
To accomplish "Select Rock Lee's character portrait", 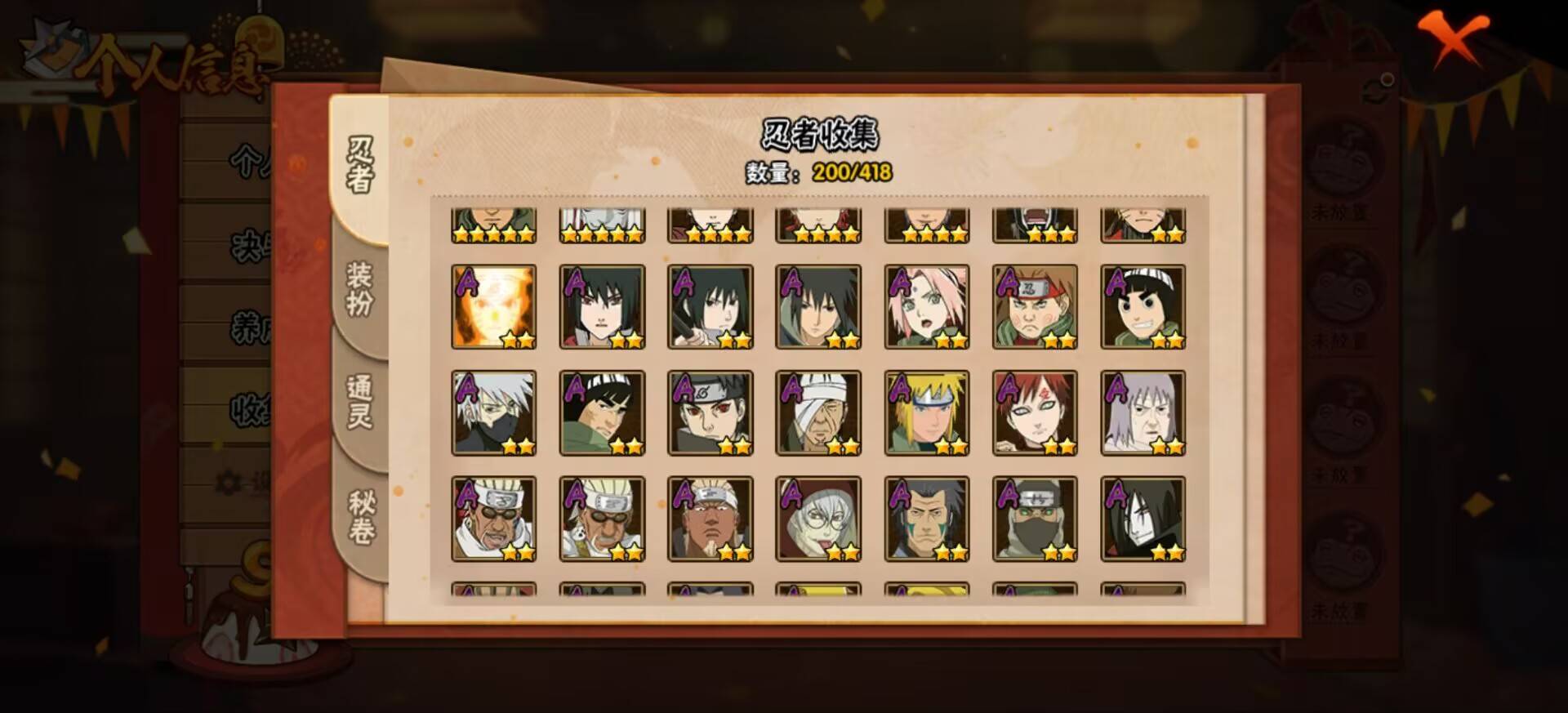I will coord(1145,306).
